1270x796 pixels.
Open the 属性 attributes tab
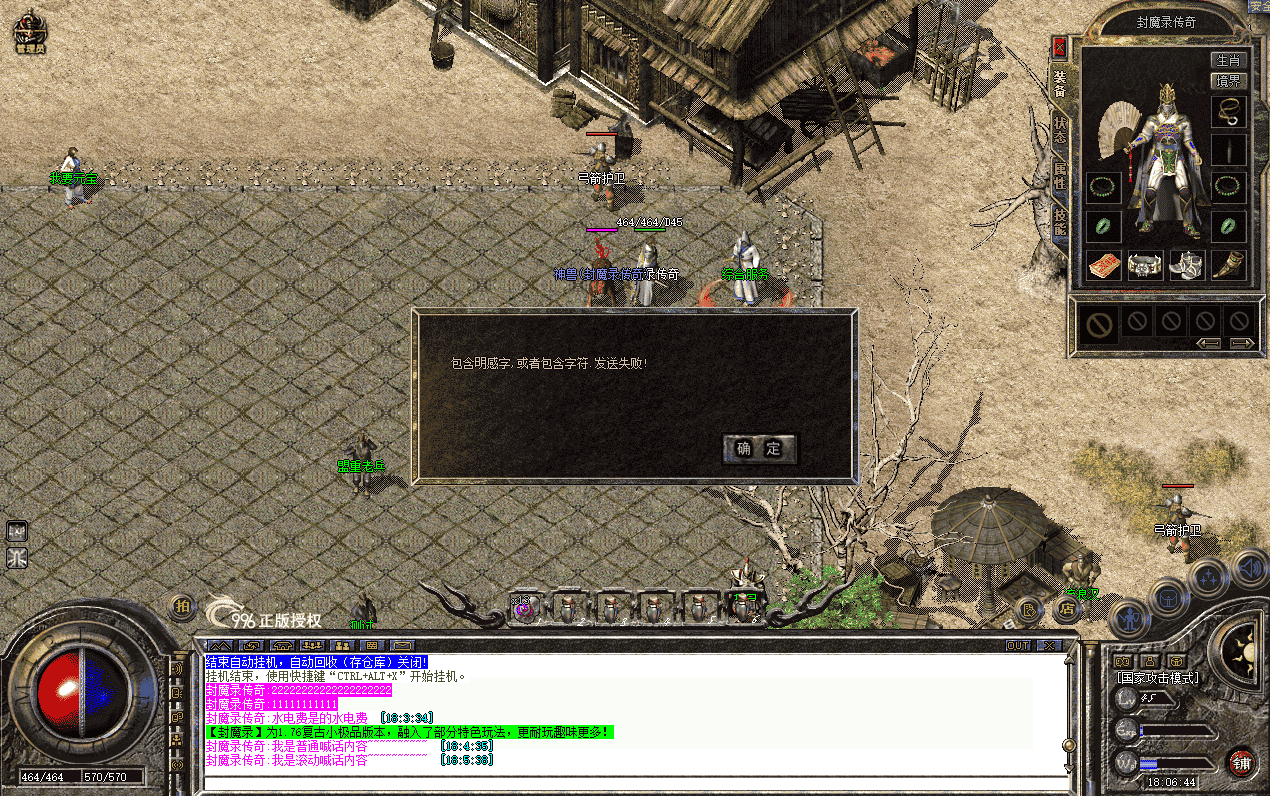click(x=1059, y=180)
